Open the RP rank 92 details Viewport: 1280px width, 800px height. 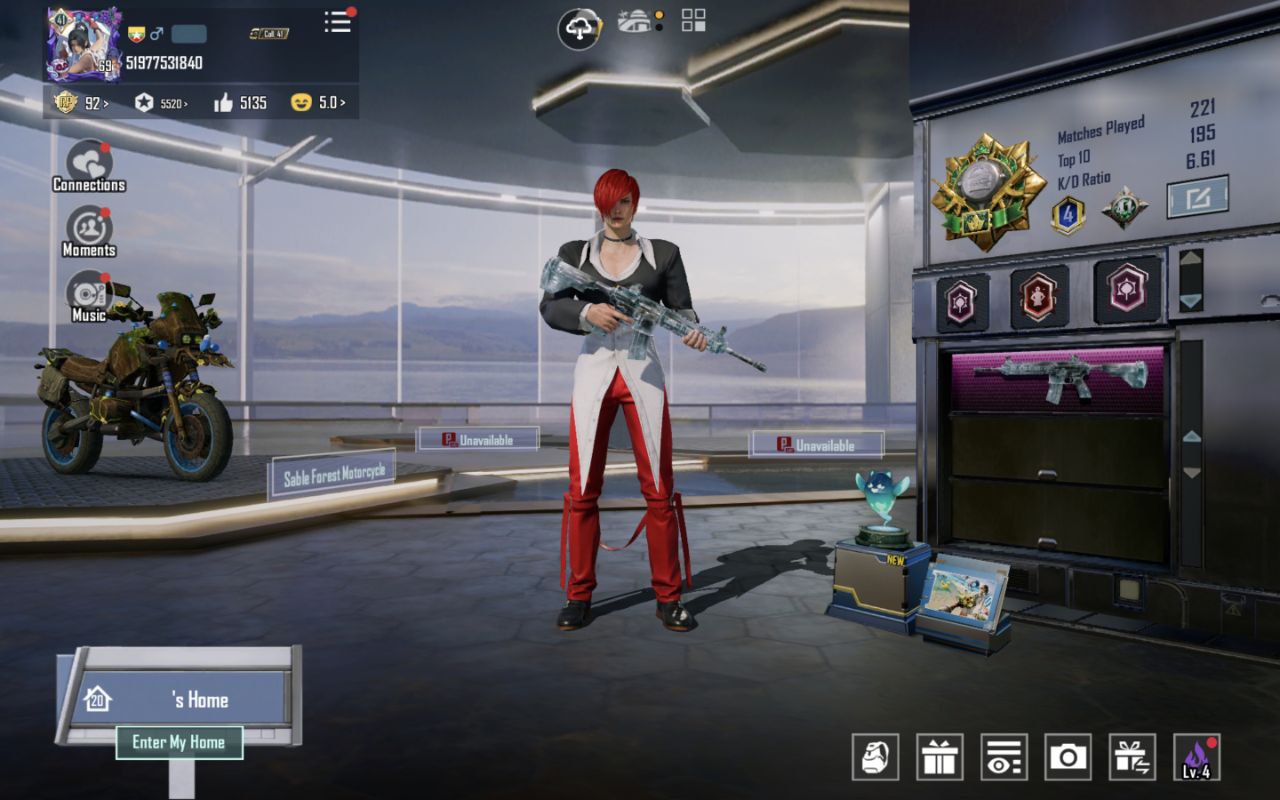[x=81, y=102]
